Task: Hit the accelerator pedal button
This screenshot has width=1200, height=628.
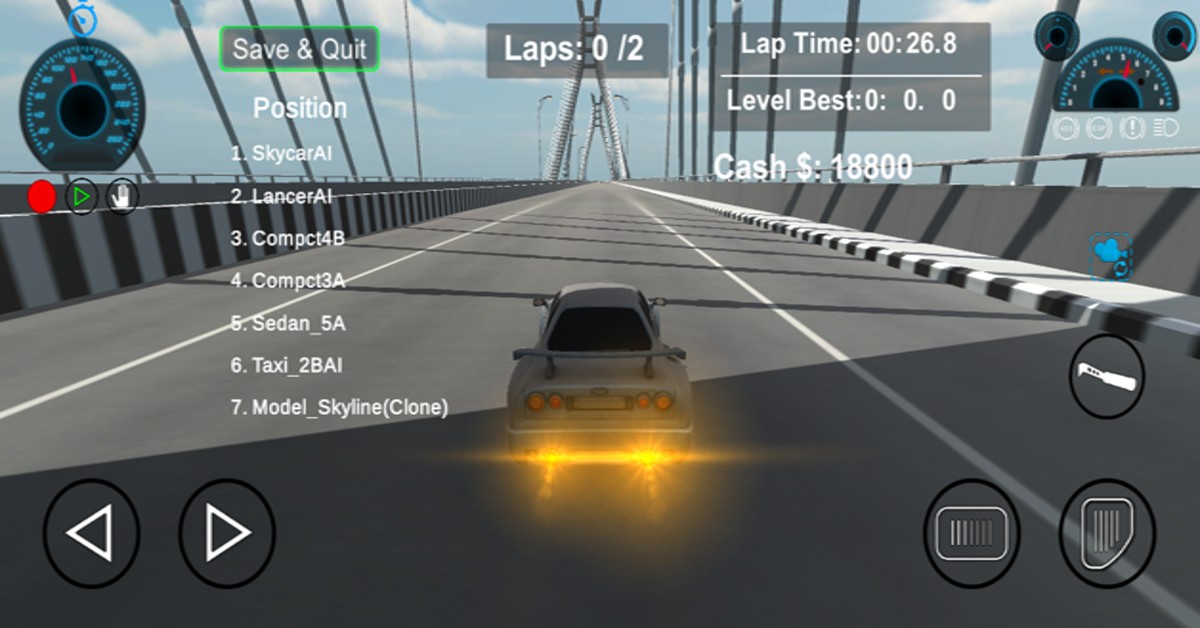Action: [x=1107, y=534]
